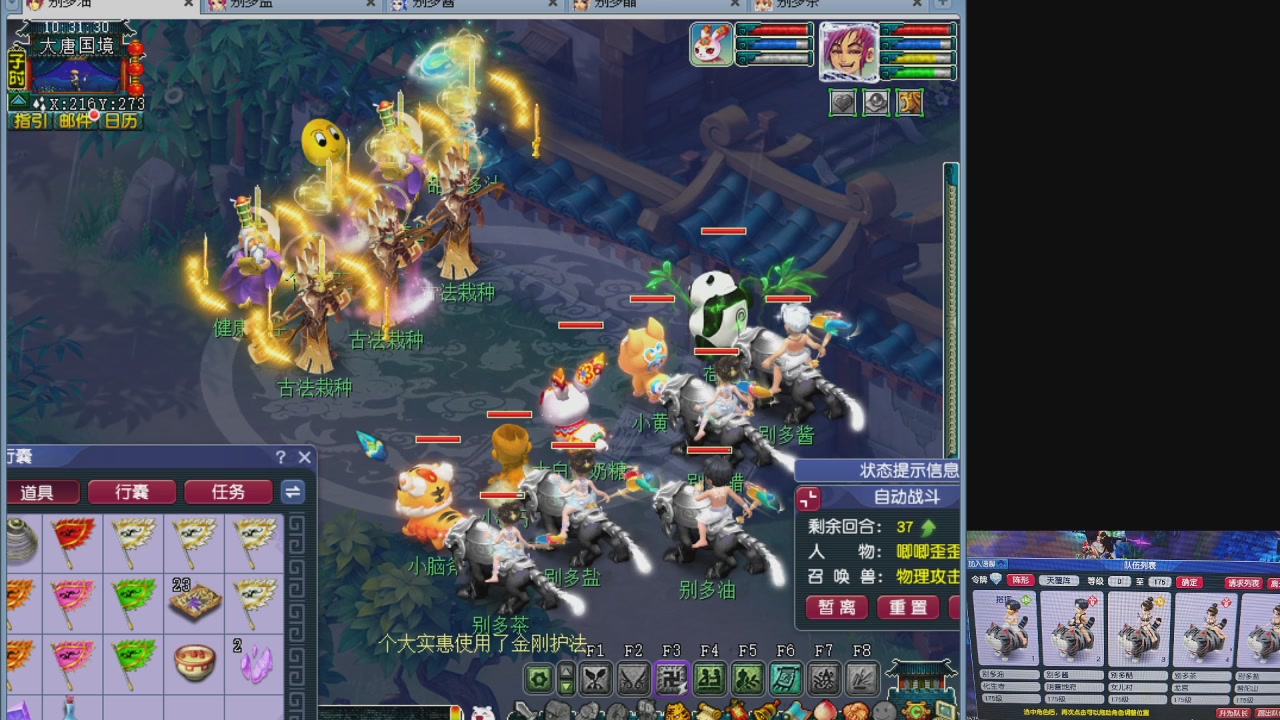Select the F6 teal scroll skill icon
This screenshot has height=720, width=1280.
[785, 679]
